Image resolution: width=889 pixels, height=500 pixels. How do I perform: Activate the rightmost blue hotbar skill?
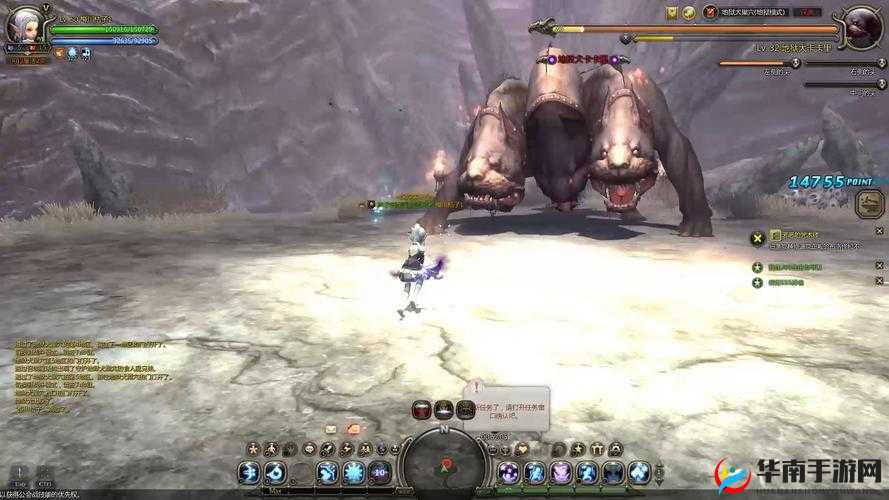639,472
